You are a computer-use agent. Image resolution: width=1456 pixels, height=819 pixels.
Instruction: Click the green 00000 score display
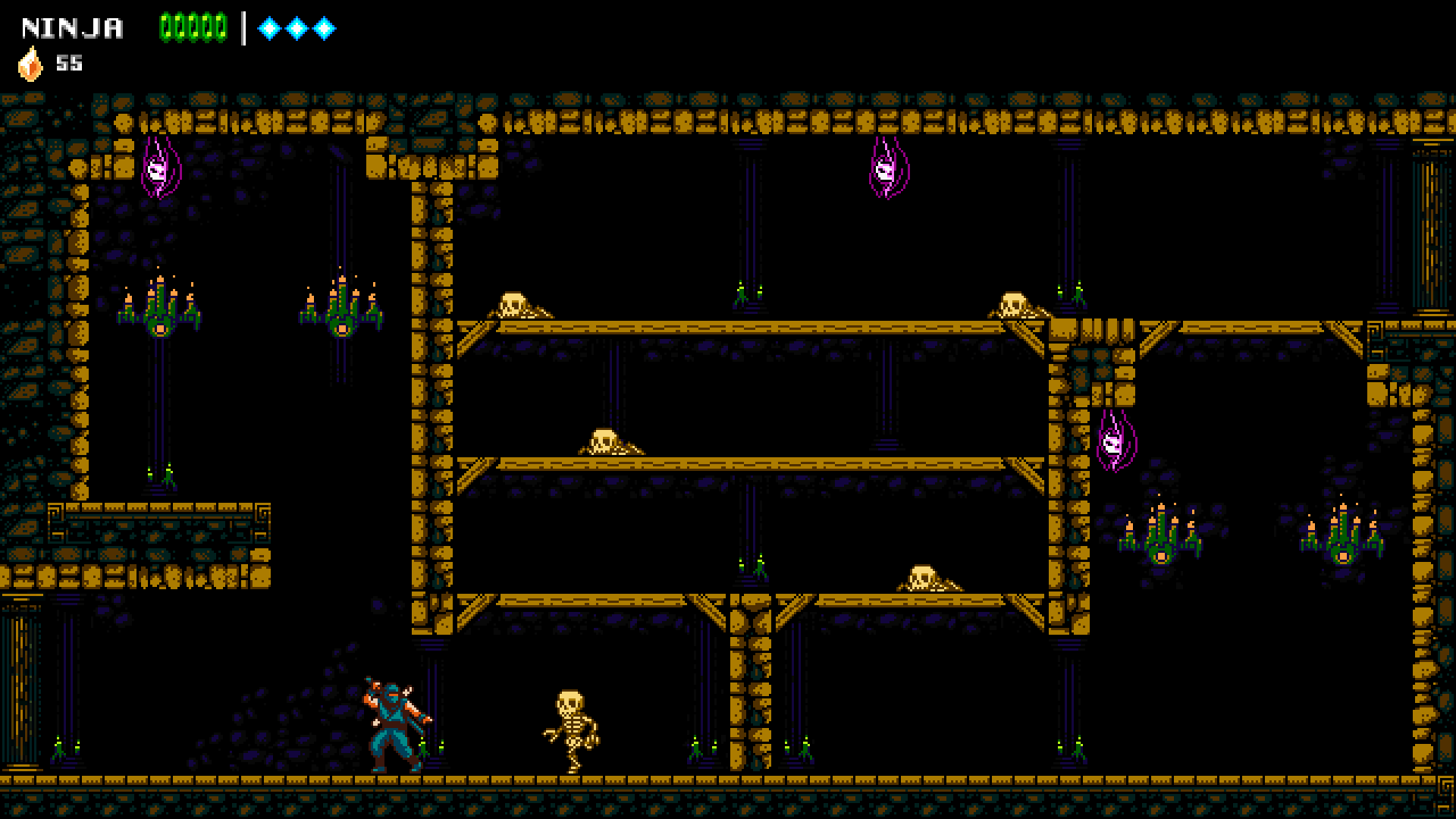point(193,27)
